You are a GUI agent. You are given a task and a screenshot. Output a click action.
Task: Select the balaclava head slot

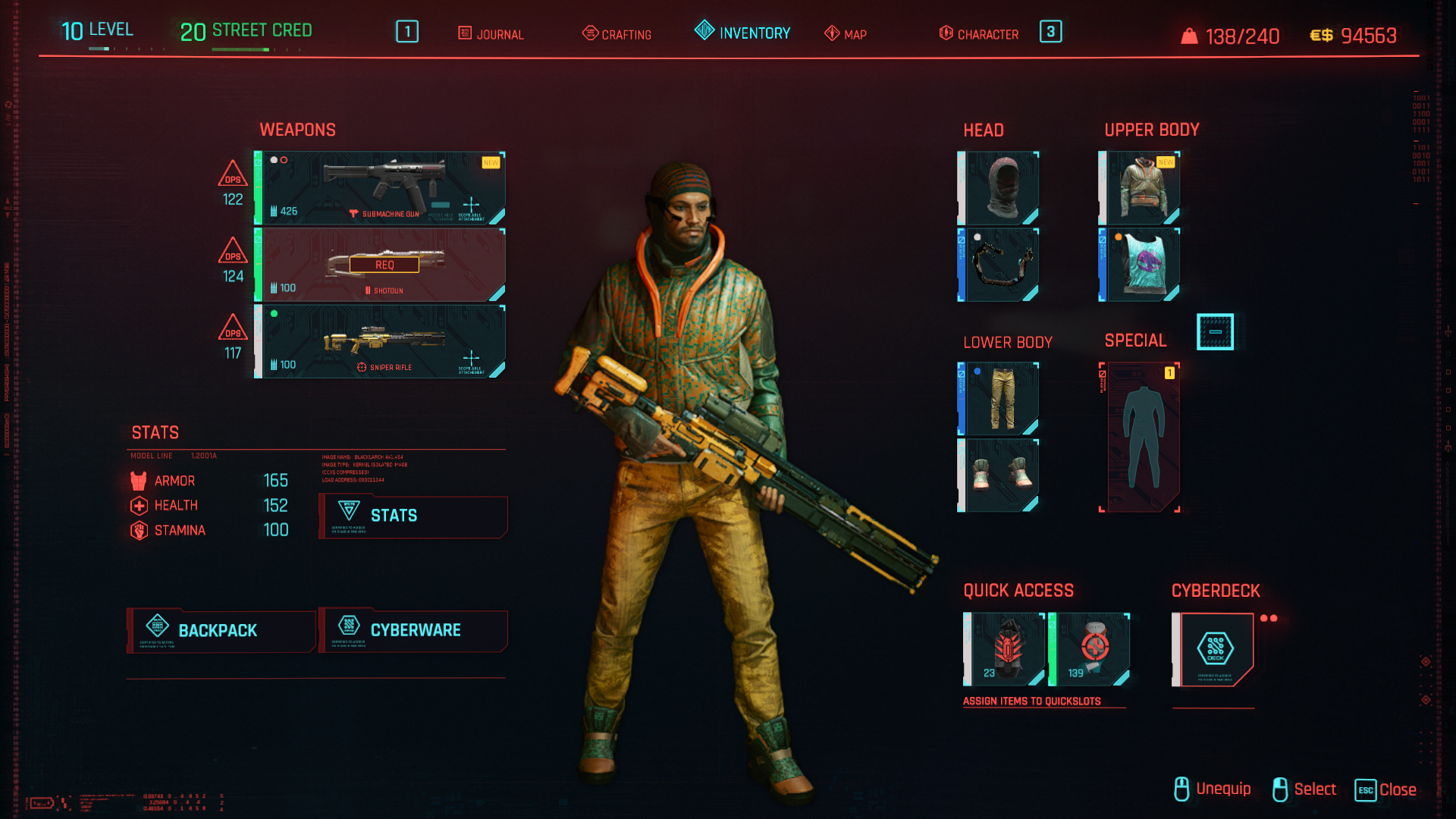pyautogui.click(x=999, y=188)
